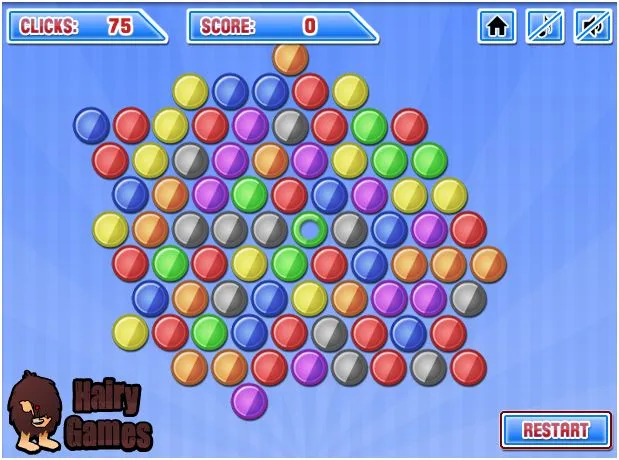
Task: Select the hollow green ring bubble
Action: click(310, 230)
